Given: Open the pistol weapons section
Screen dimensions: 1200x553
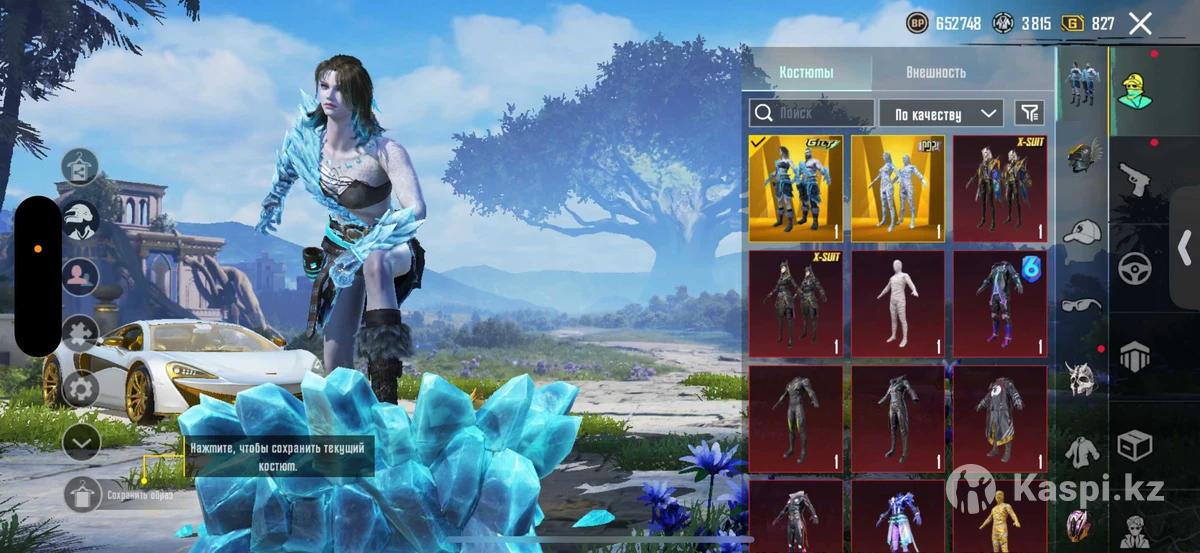Looking at the screenshot, I should (1135, 180).
